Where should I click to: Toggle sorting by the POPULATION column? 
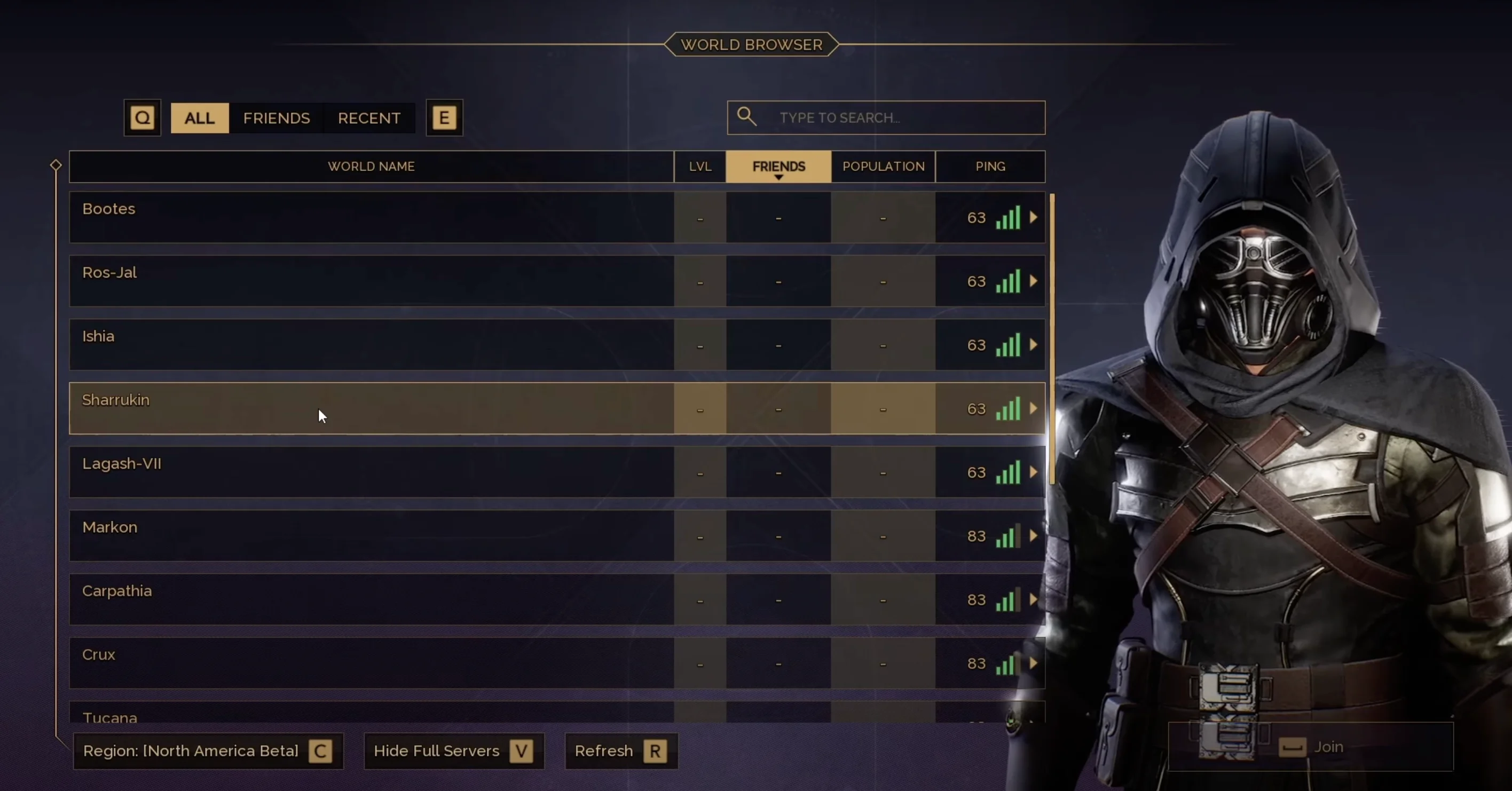[883, 166]
